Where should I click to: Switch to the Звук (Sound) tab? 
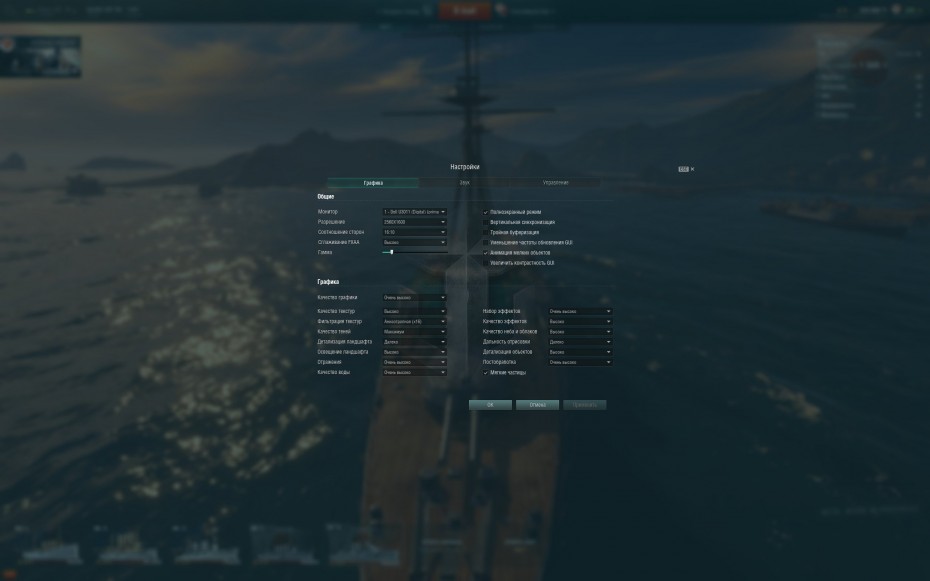464,183
